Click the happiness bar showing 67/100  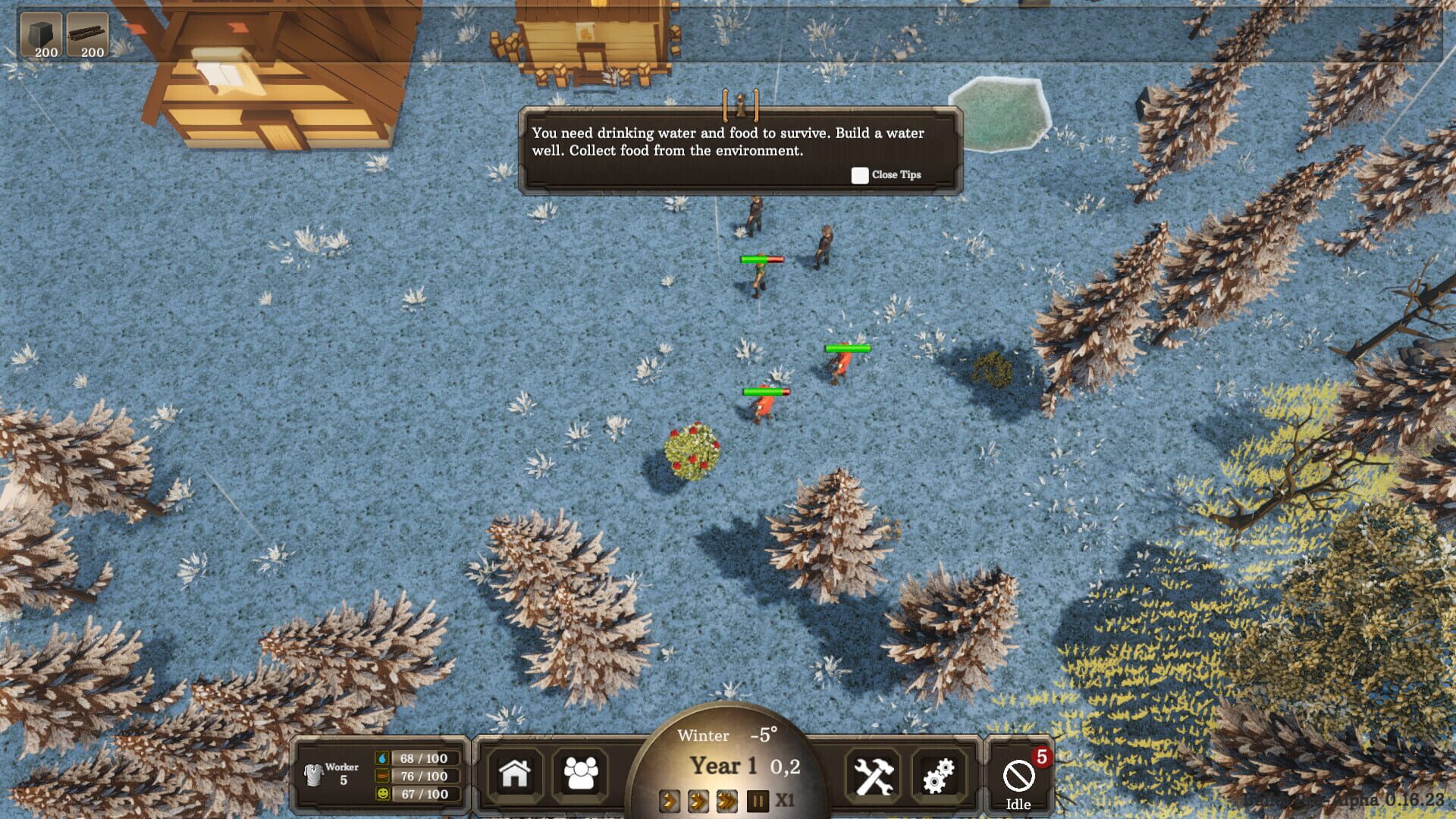pyautogui.click(x=418, y=795)
